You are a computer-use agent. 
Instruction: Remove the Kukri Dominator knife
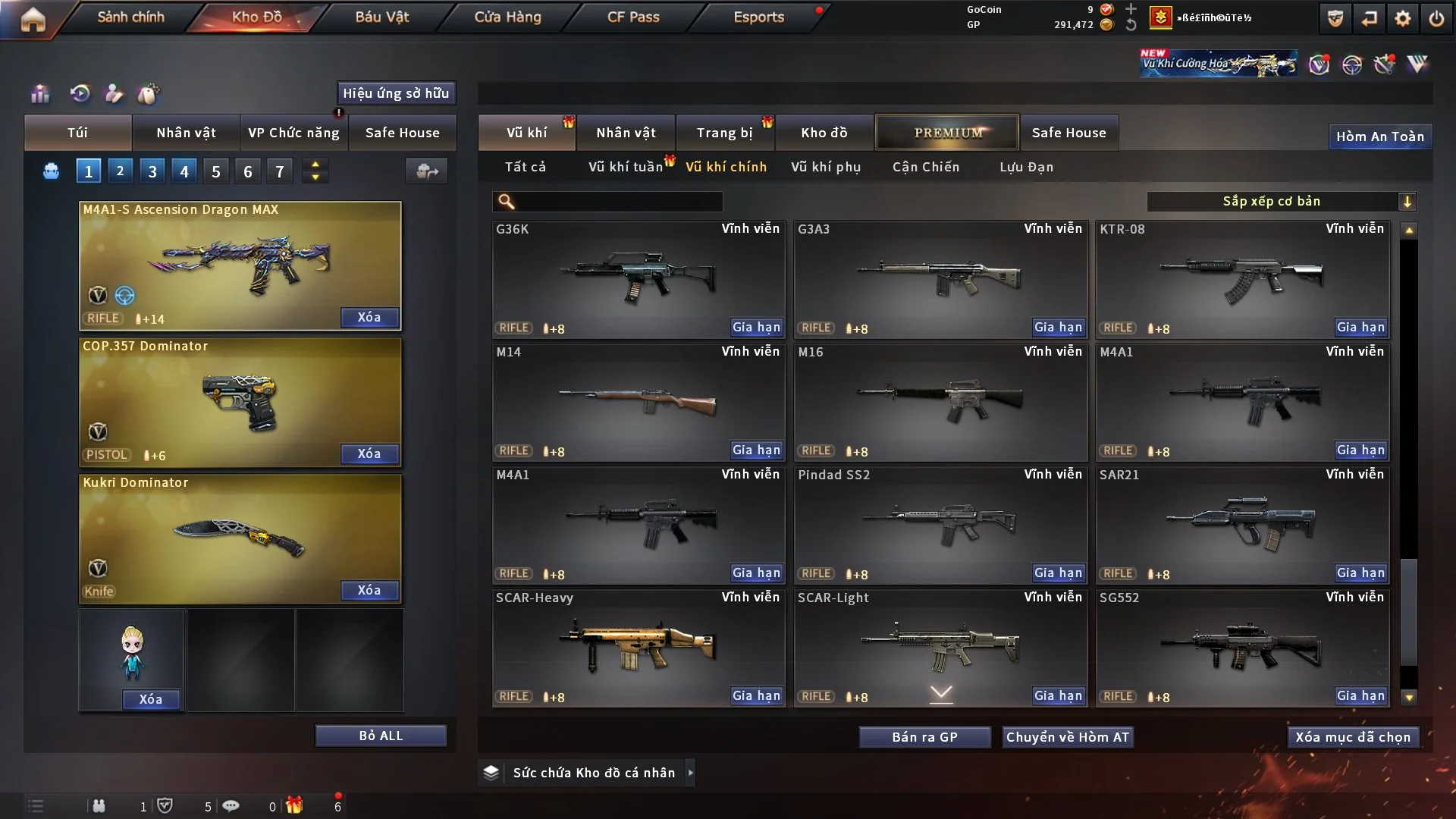point(369,590)
